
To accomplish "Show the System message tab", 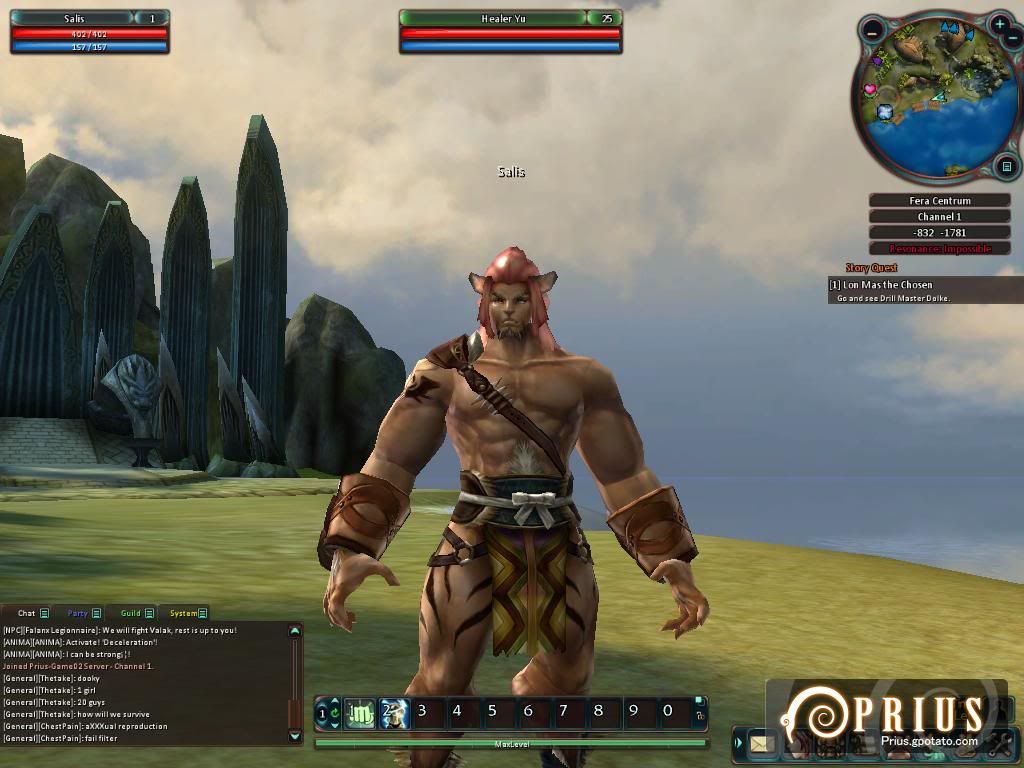I will (184, 613).
